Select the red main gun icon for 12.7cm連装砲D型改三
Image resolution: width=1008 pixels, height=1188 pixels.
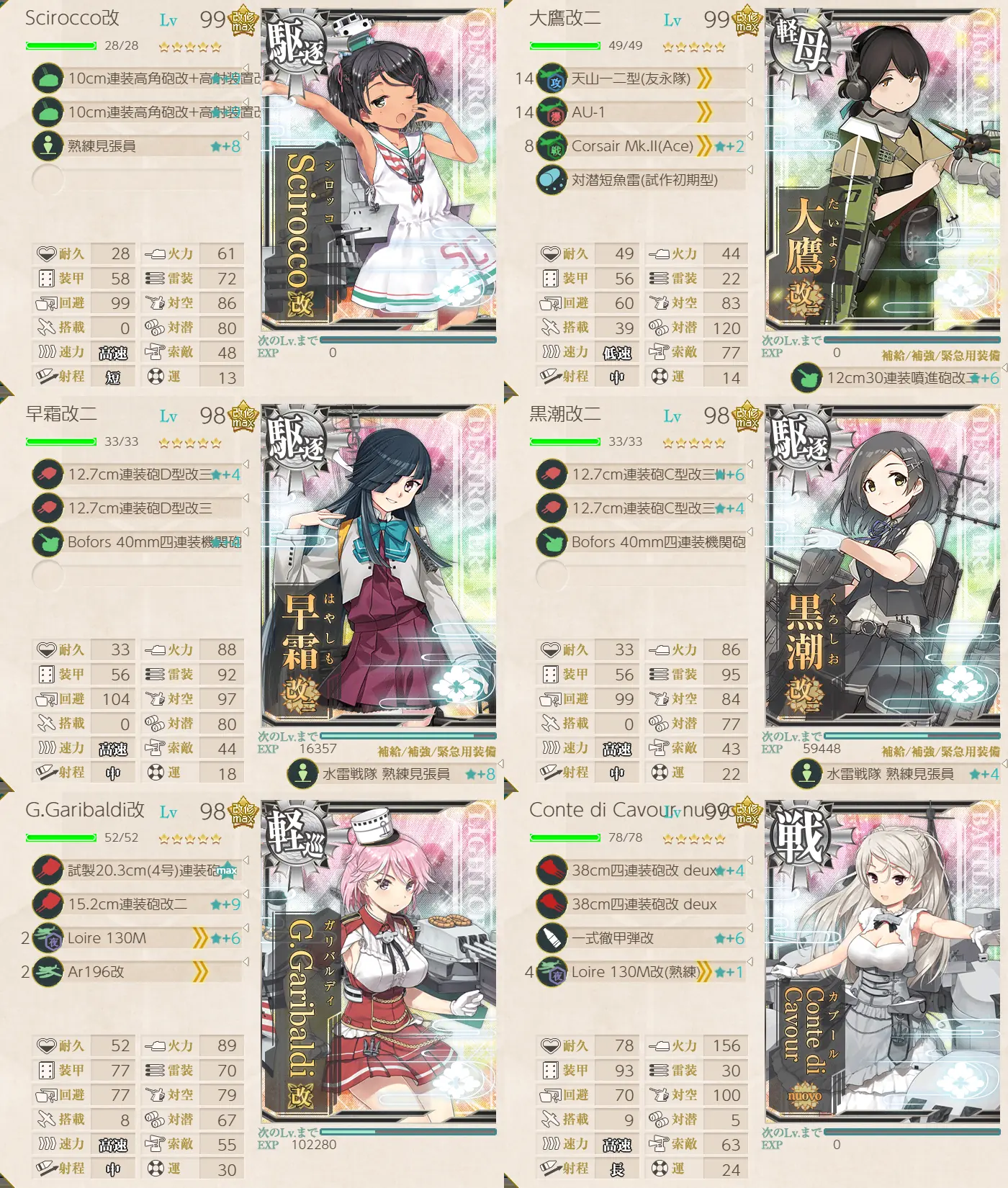pyautogui.click(x=48, y=475)
